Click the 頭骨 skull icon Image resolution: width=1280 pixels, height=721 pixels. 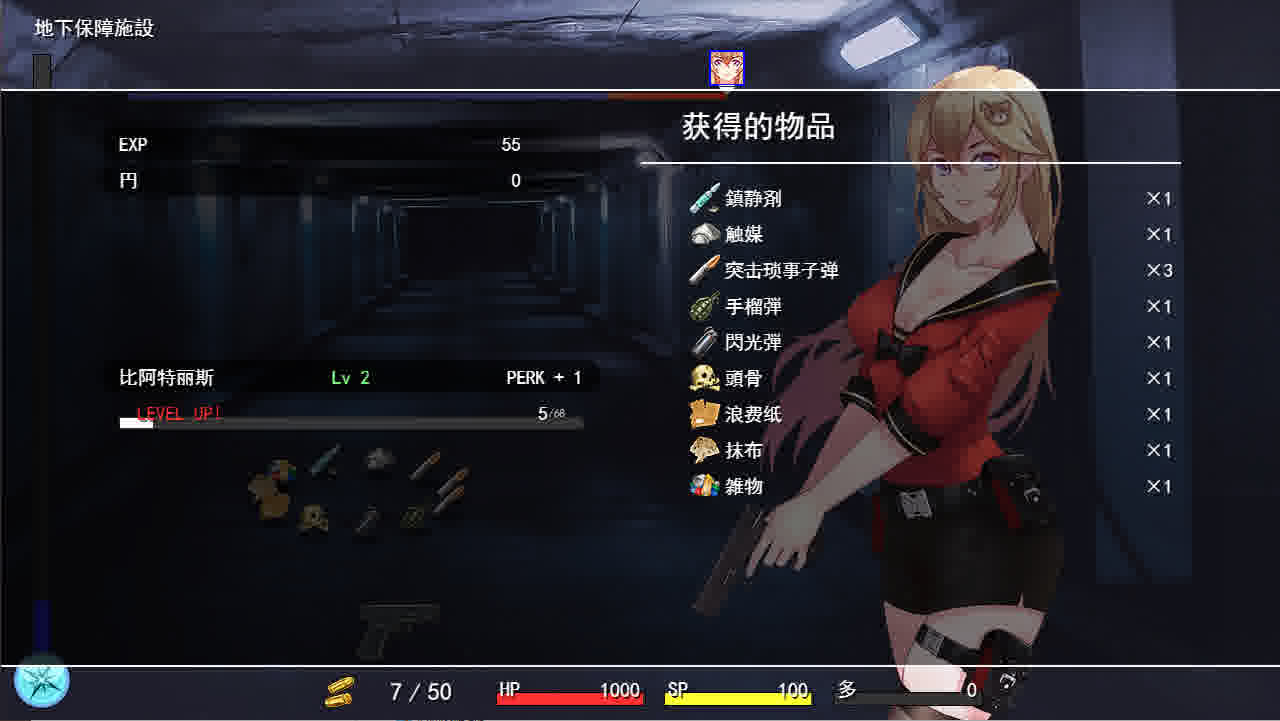(x=705, y=378)
